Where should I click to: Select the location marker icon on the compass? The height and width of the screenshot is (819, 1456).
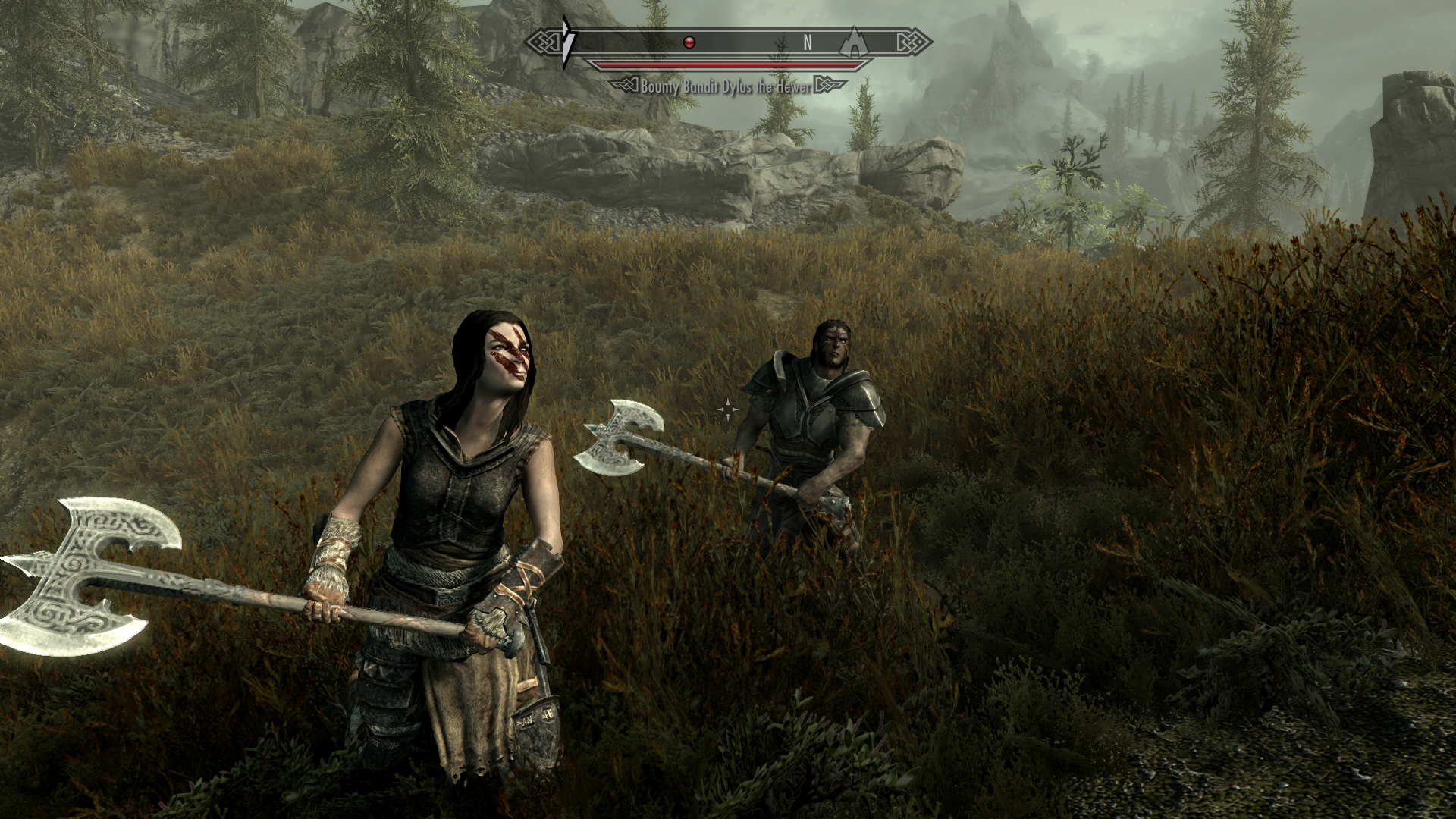pyautogui.click(x=855, y=42)
